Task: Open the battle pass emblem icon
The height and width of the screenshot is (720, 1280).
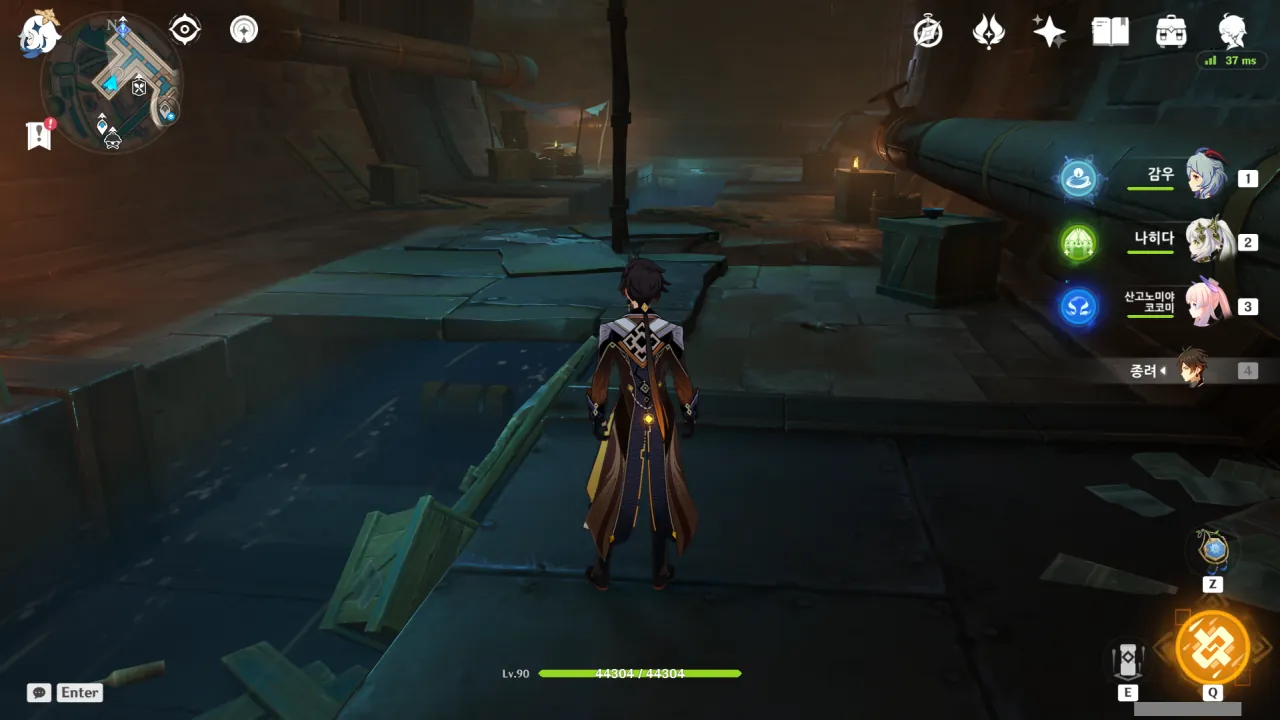Action: point(988,32)
